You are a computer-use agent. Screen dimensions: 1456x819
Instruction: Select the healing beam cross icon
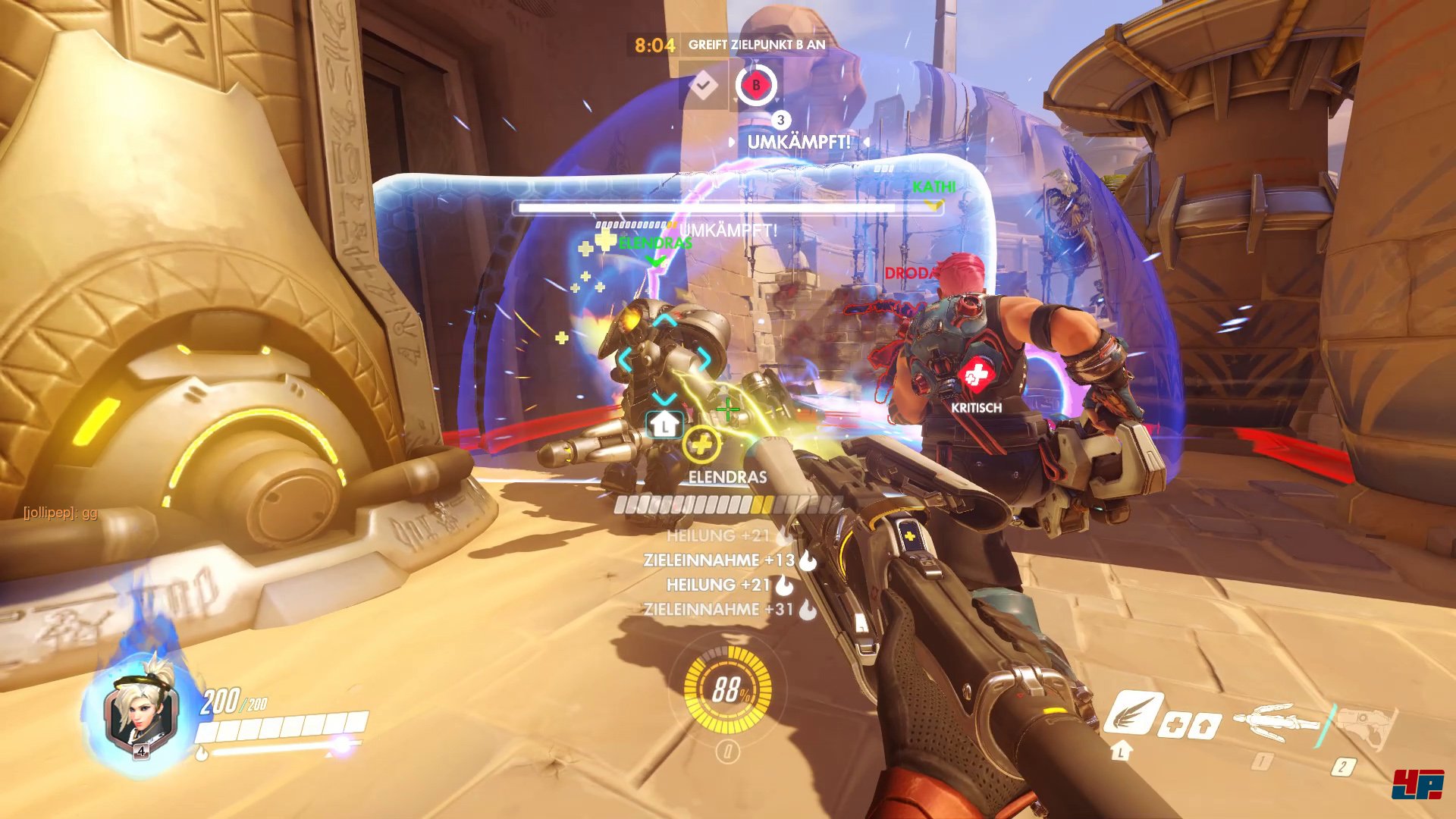click(1173, 726)
